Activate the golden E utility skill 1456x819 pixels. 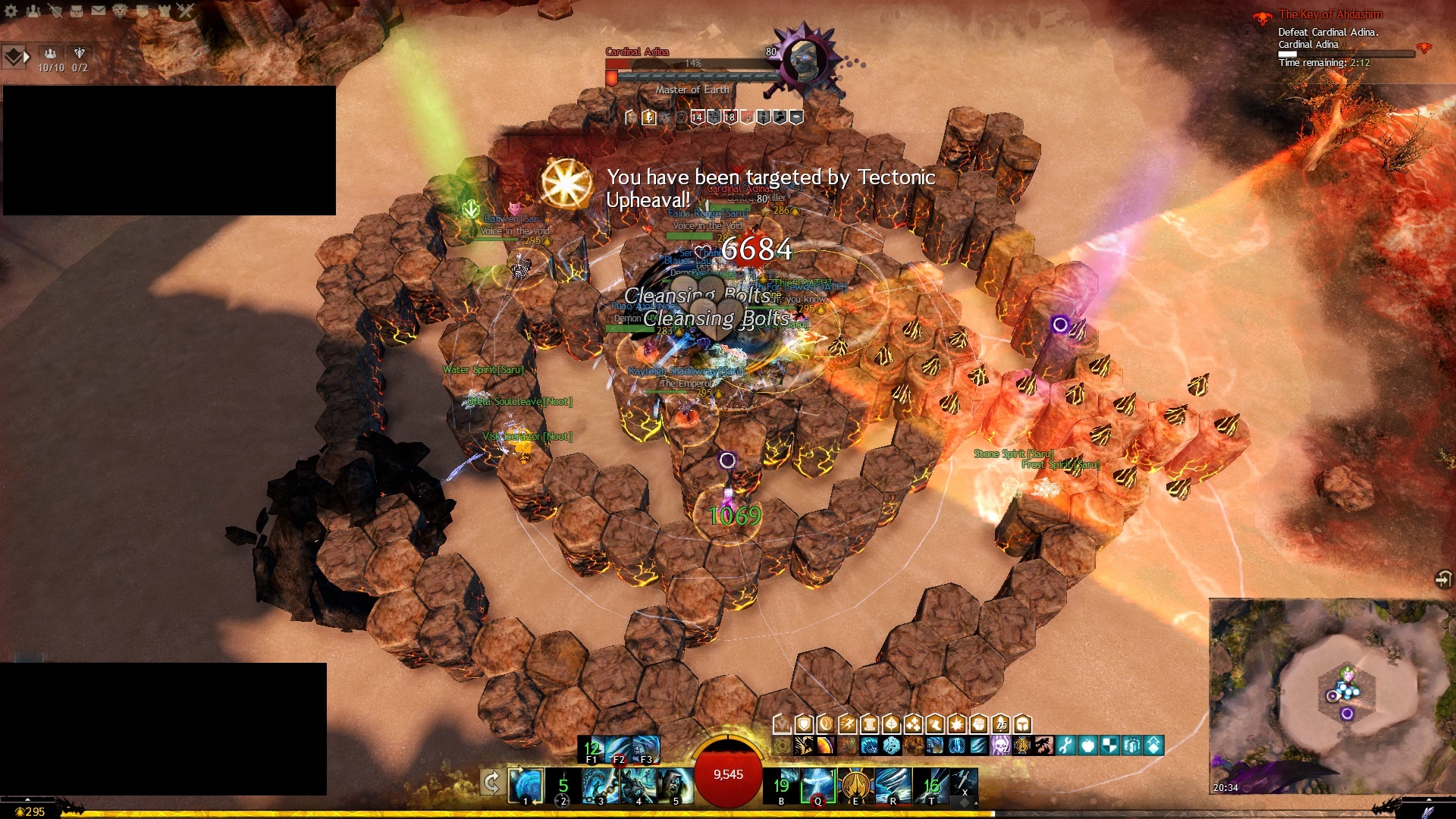(855, 785)
